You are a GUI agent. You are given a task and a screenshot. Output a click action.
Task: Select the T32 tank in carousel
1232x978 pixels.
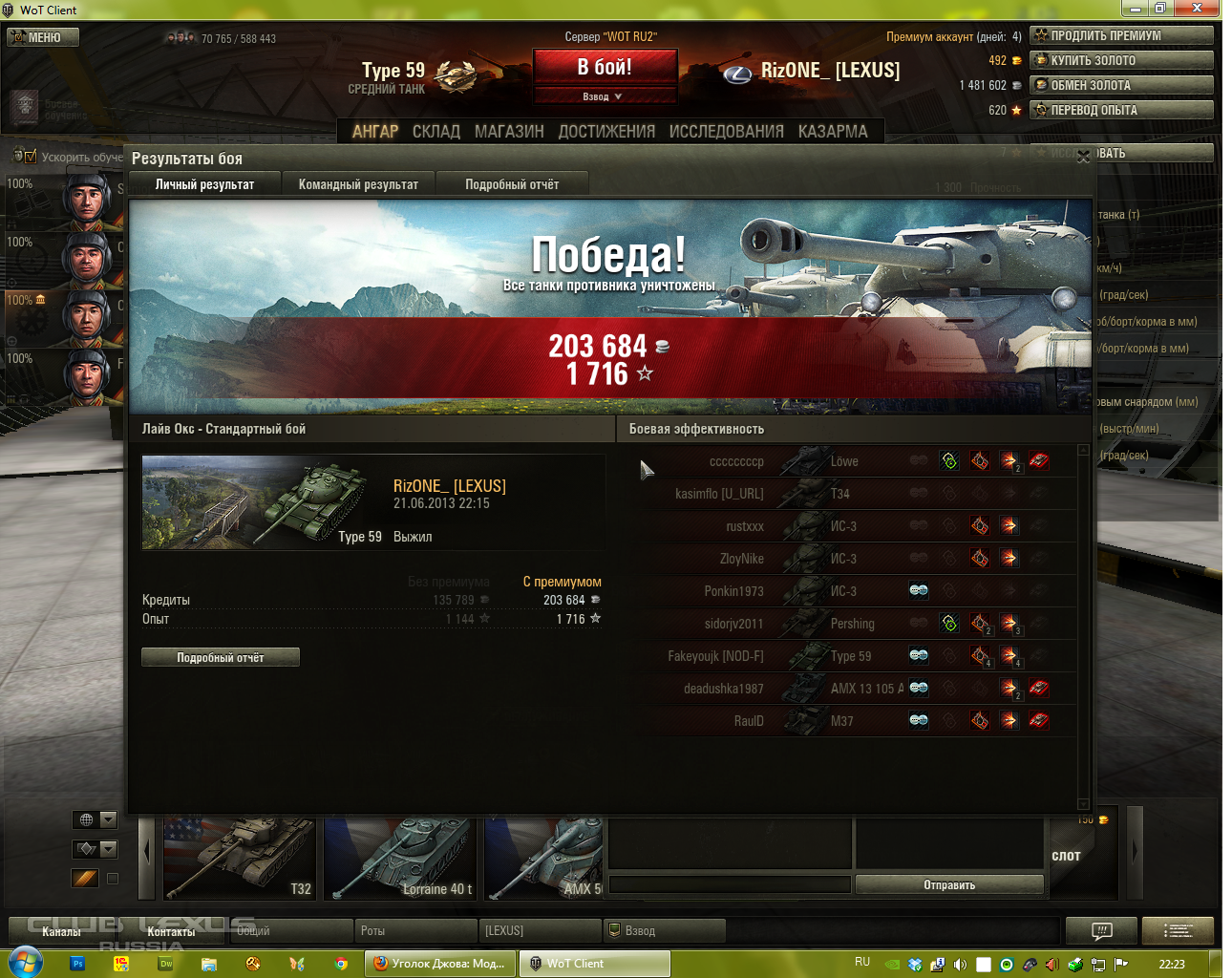click(x=239, y=859)
